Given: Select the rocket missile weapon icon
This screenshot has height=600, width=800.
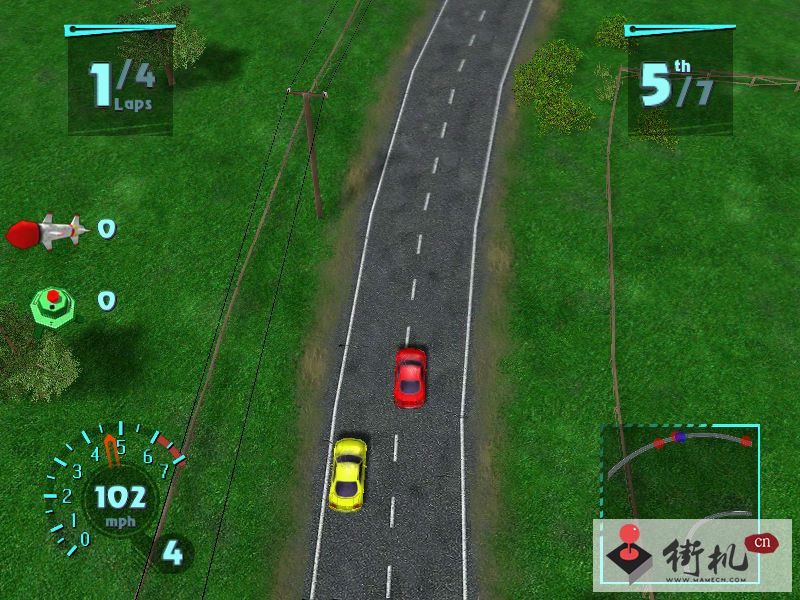Looking at the screenshot, I should point(47,232).
